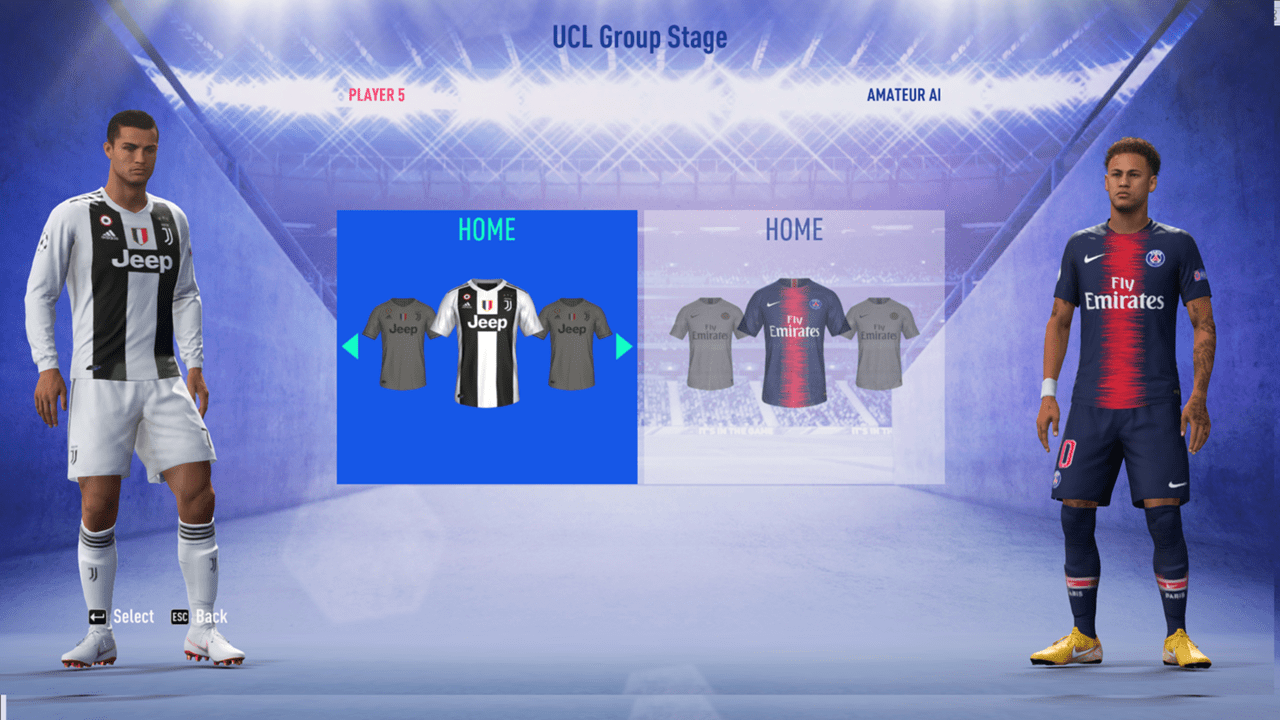Expand the PSG kit carousel
The height and width of the screenshot is (720, 1280).
pos(793,347)
